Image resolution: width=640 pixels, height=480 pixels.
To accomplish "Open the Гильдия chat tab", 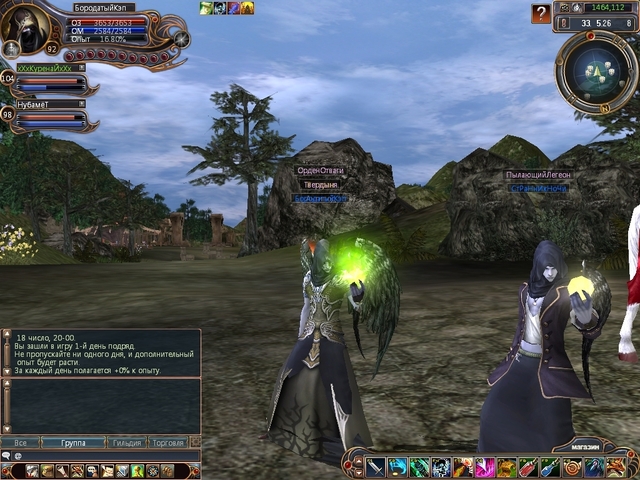I will pos(123,441).
